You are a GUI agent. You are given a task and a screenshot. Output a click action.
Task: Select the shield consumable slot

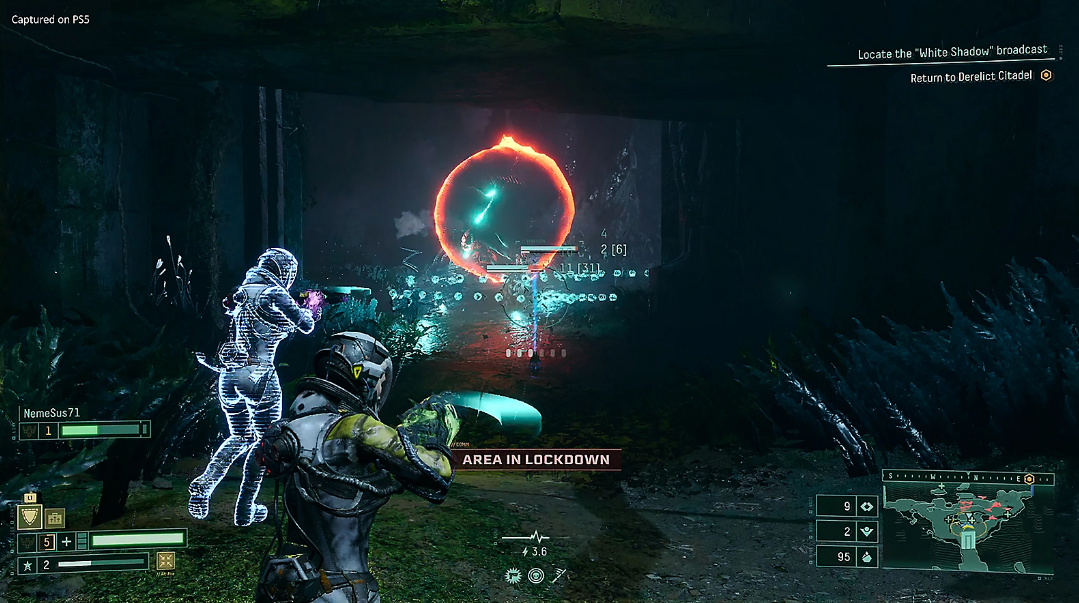pos(30,516)
